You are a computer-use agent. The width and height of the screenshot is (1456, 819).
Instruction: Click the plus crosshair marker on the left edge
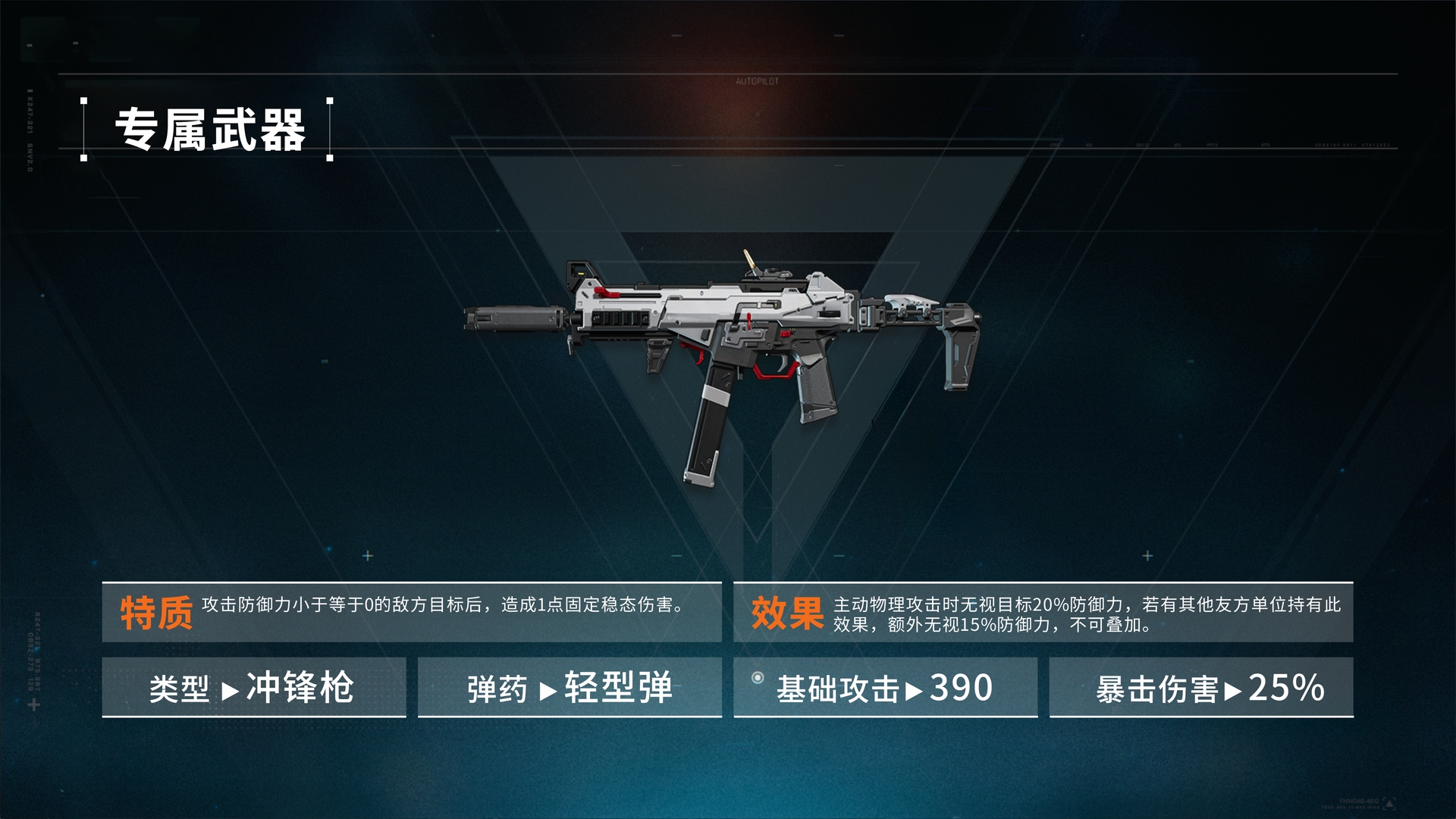click(33, 705)
